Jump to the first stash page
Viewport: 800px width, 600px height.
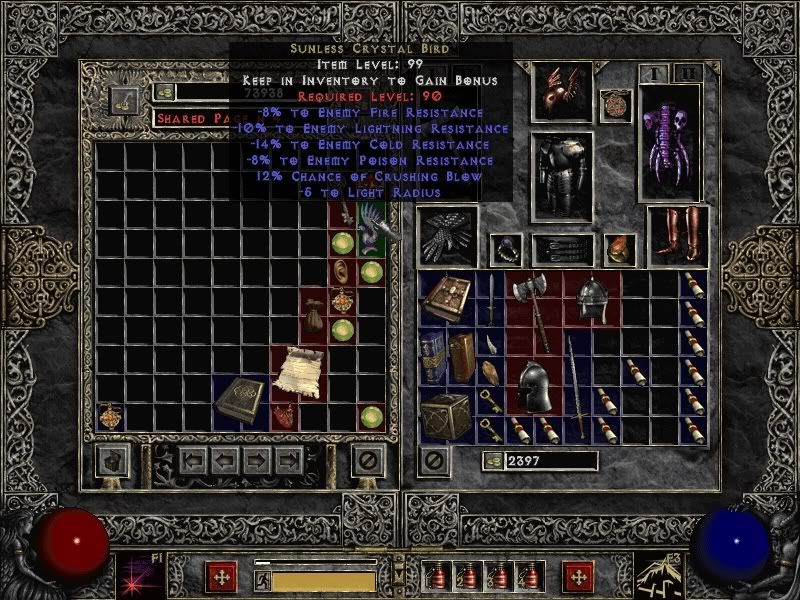coord(193,461)
